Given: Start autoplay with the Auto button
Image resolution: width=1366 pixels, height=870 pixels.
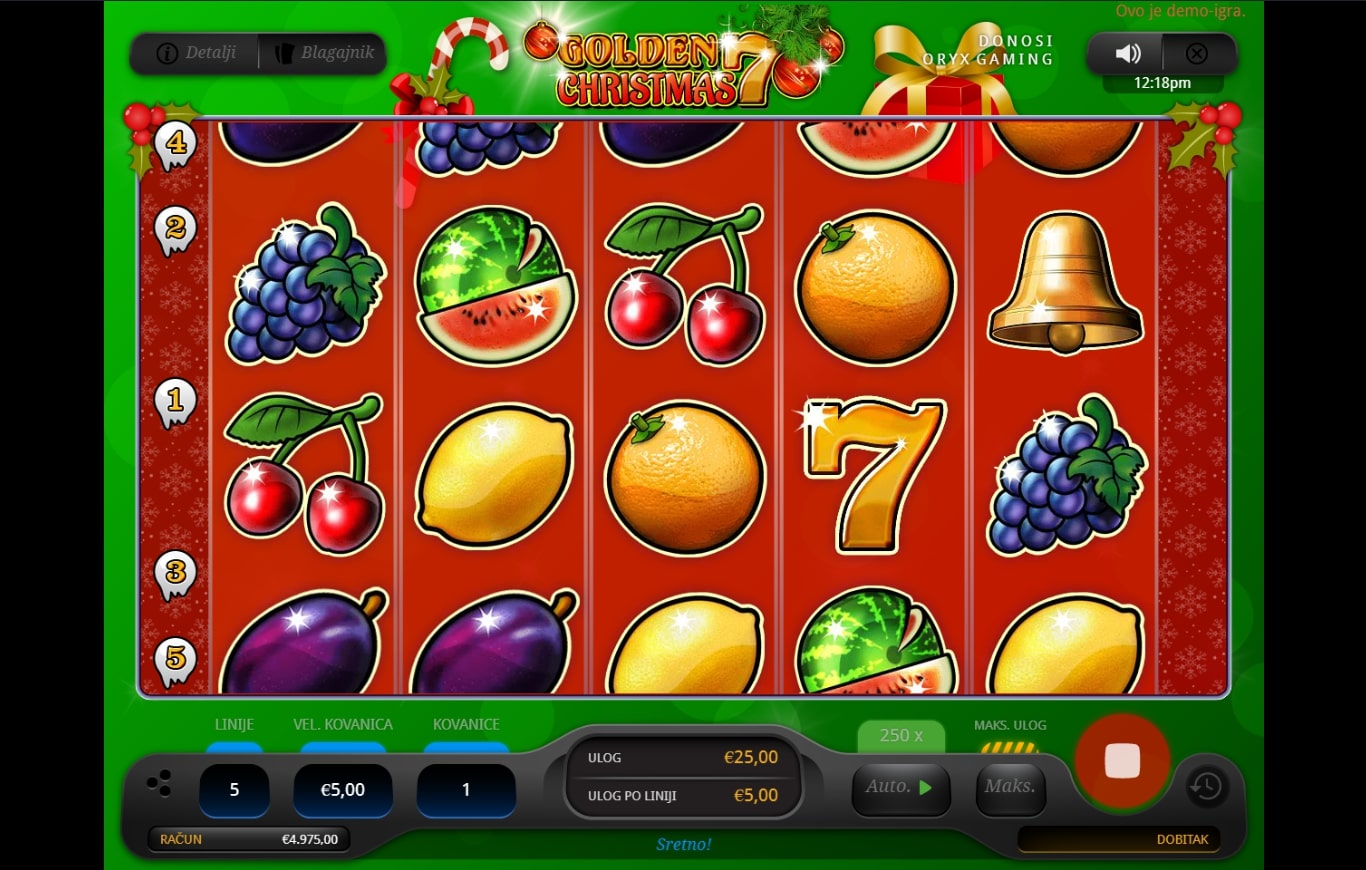Looking at the screenshot, I should point(900,787).
